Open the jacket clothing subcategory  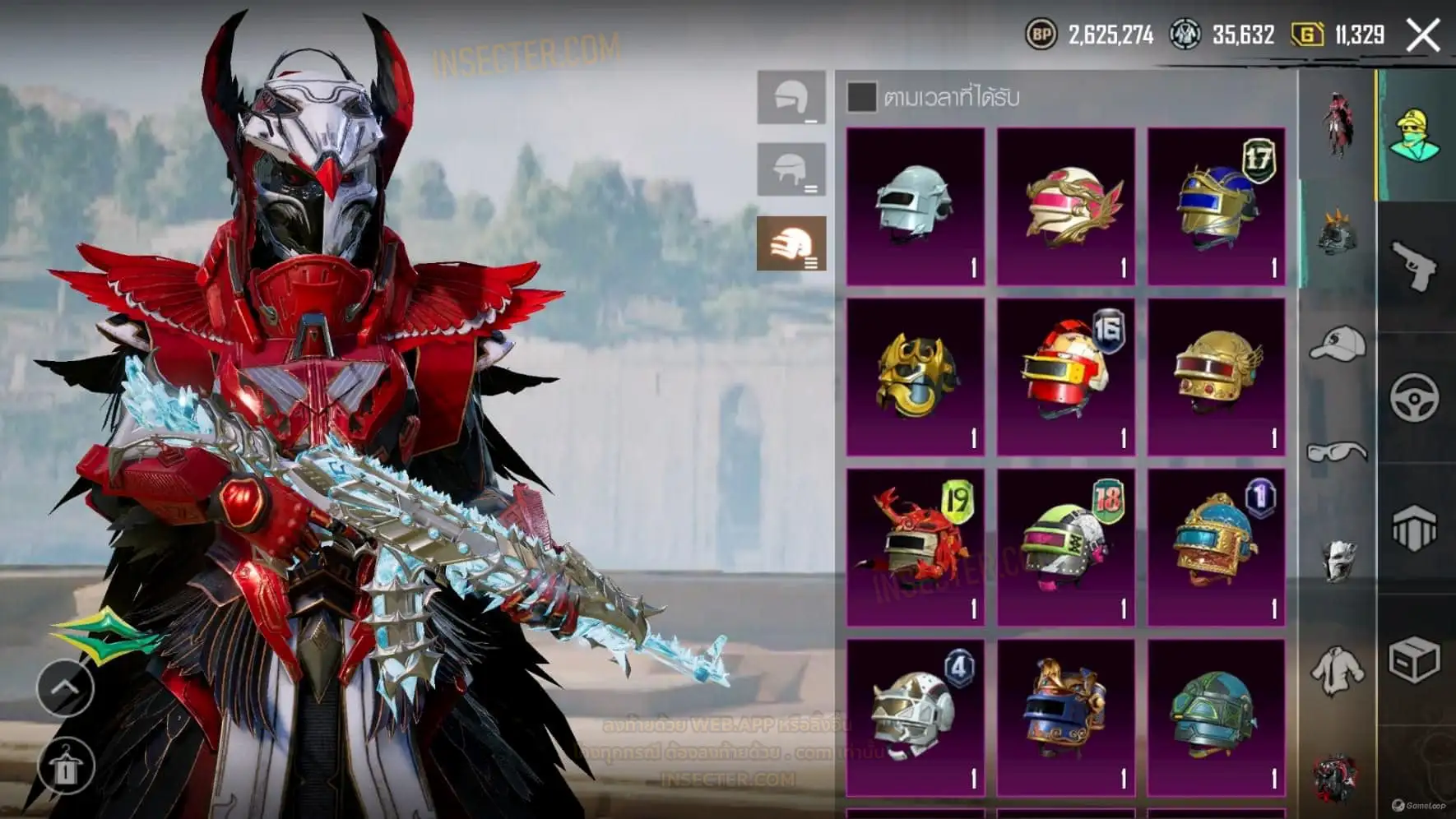pos(1337,669)
